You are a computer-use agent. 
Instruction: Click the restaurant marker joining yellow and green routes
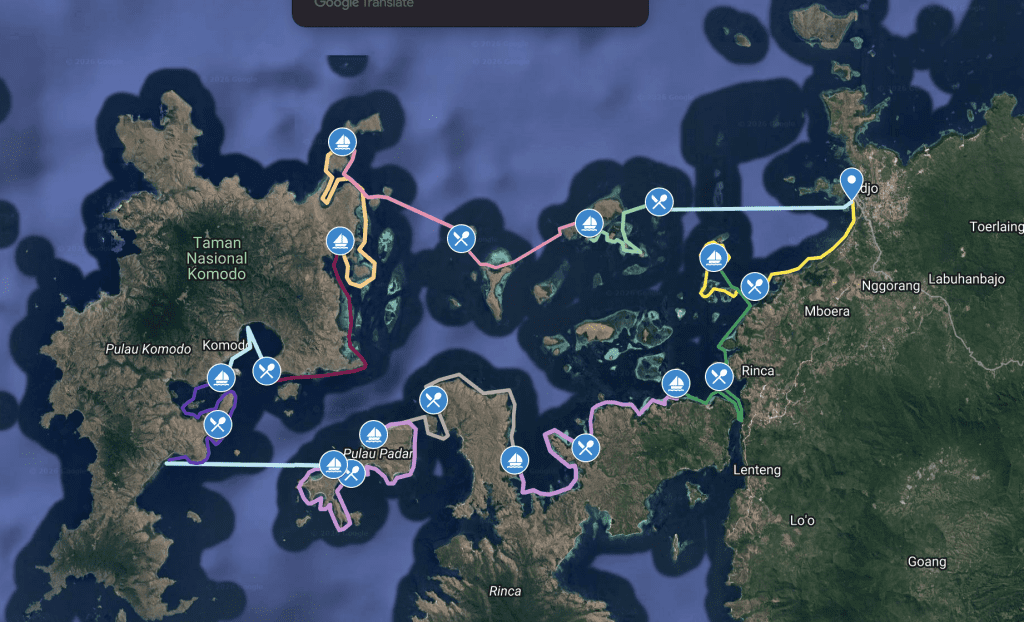(x=755, y=286)
